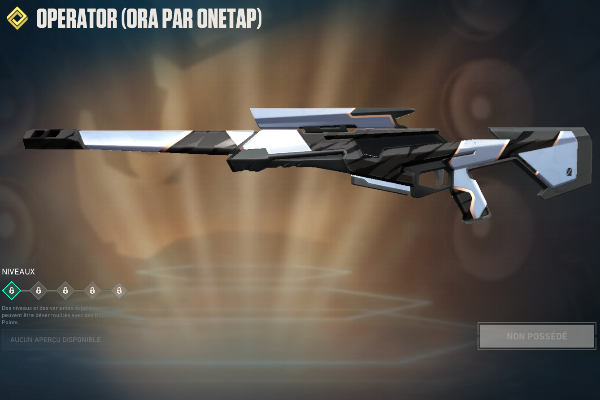The image size is (600, 400).
Task: Click the yellow diamond icon beside the Operator title
Action: [17, 19]
